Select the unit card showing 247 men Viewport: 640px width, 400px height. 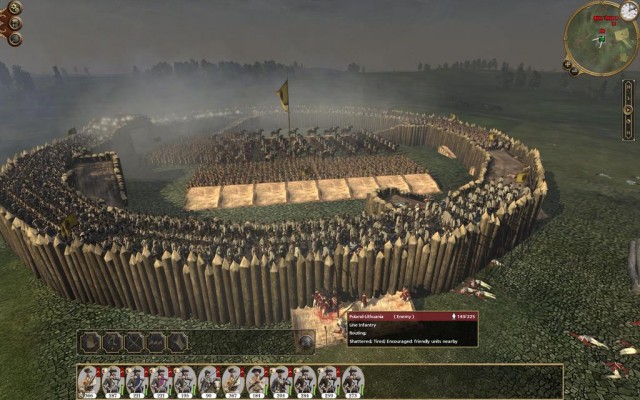click(x=112, y=381)
